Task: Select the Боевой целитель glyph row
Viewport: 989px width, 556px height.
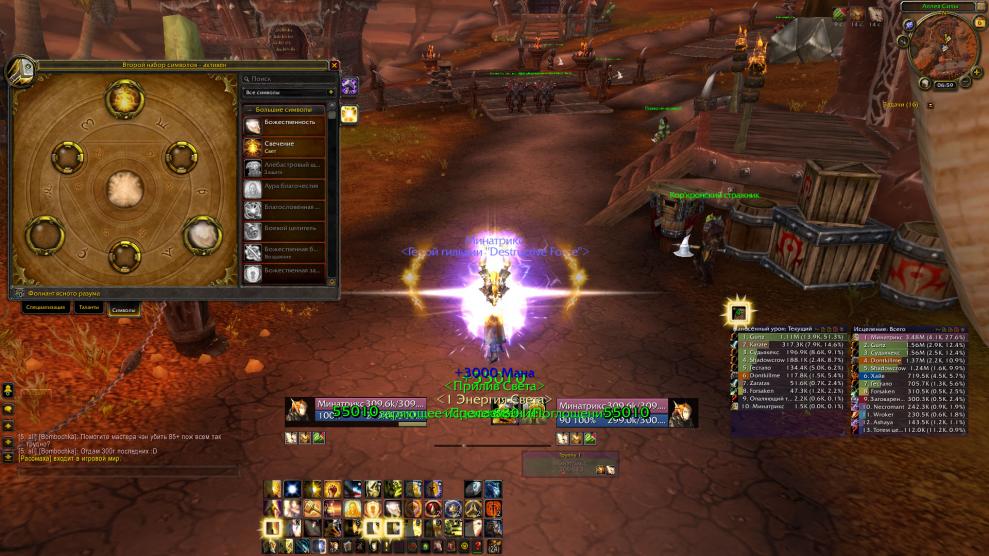Action: point(290,228)
